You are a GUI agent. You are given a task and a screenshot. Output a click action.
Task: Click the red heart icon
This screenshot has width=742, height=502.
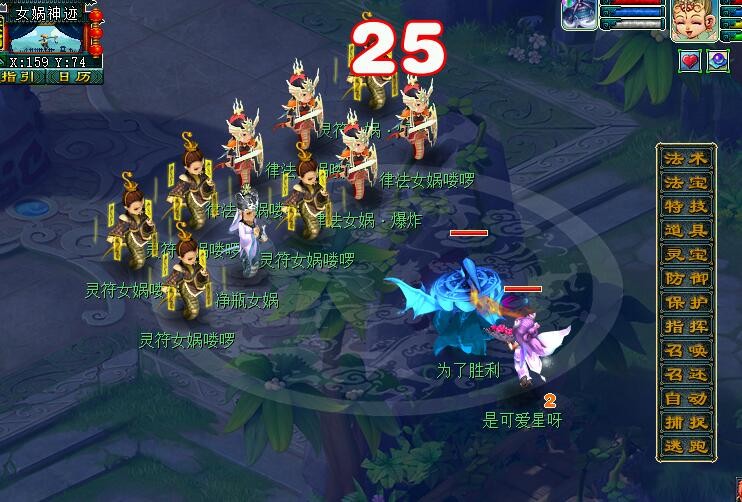691,61
